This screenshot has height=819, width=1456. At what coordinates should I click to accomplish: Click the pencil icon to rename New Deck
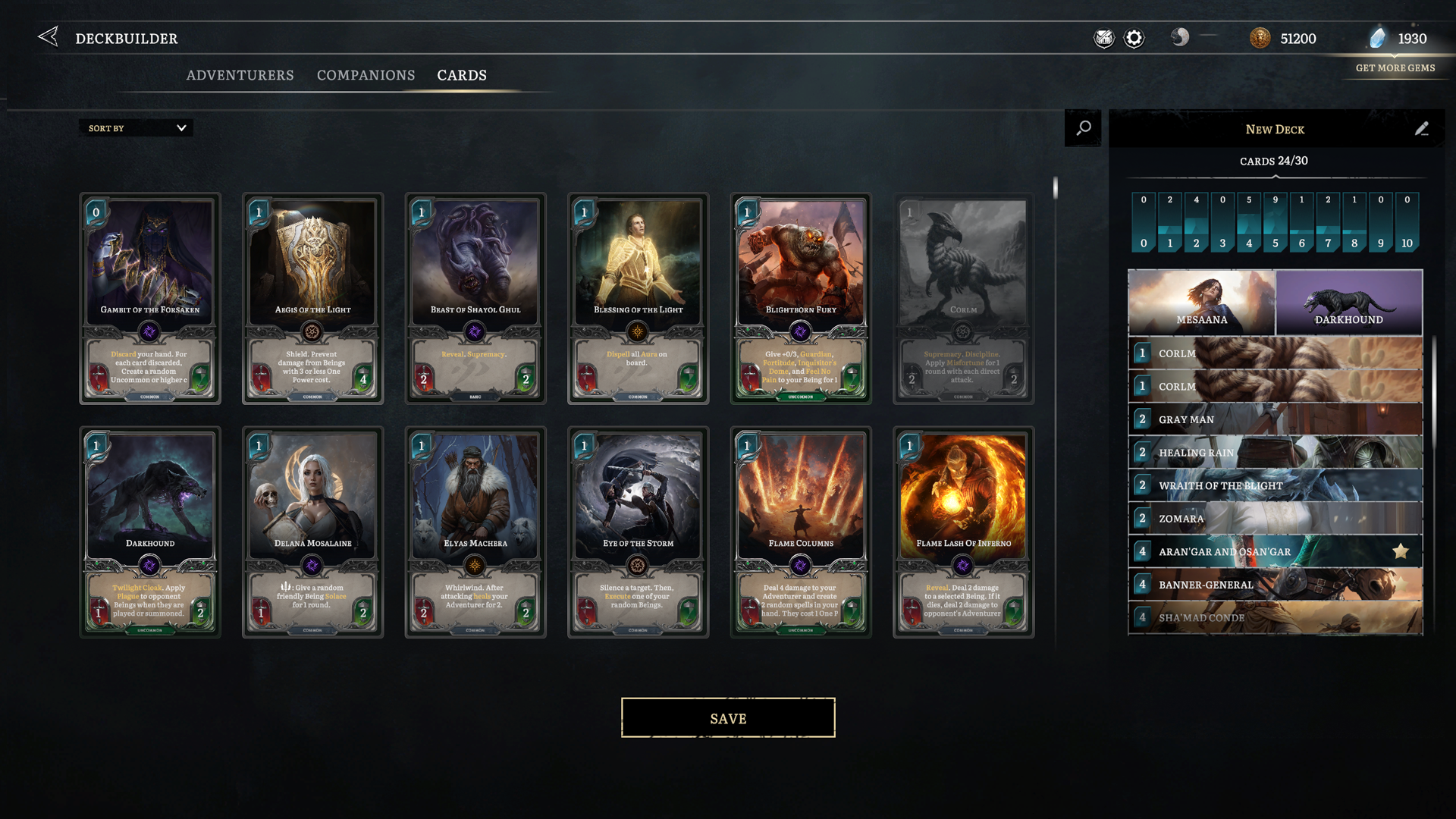click(1421, 129)
